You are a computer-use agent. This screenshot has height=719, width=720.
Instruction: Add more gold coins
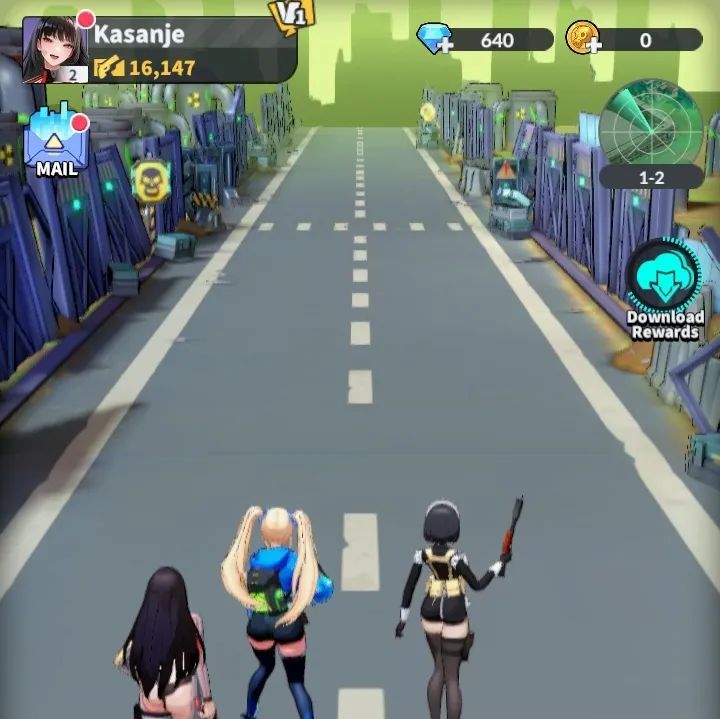click(582, 40)
